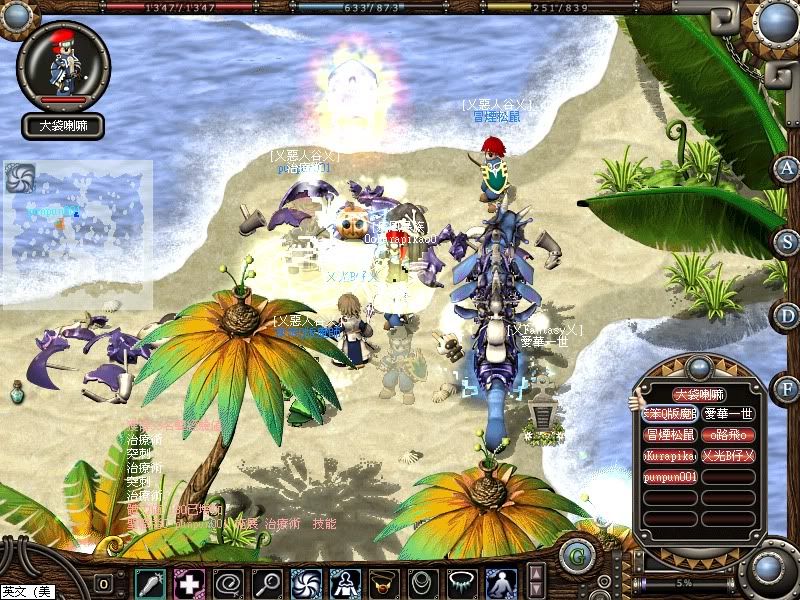Select party member 冒煙松鼠
The width and height of the screenshot is (800, 600).
[x=670, y=435]
